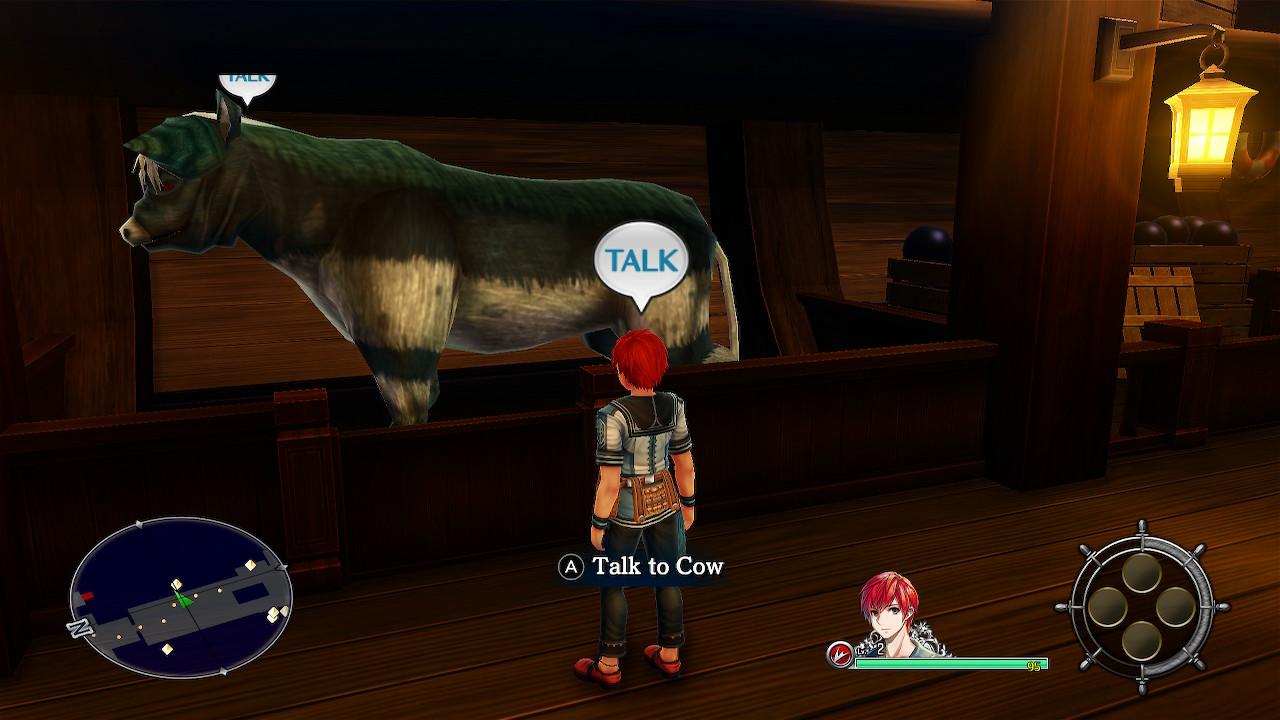The height and width of the screenshot is (720, 1280).
Task: Open the oval minimap
Action: tap(180, 597)
